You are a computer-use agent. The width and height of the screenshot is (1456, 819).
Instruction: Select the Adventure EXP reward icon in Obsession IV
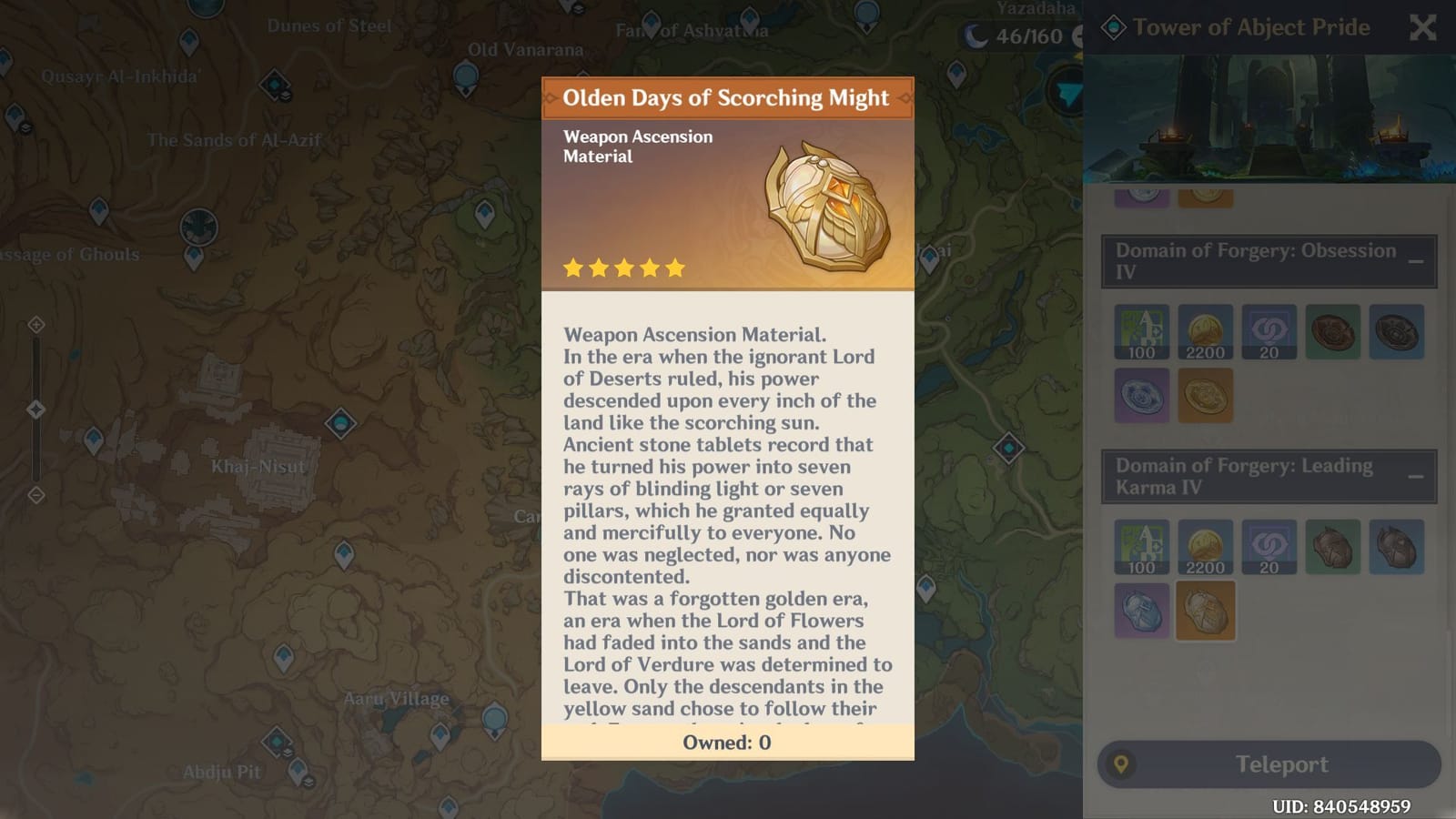pos(1142,333)
